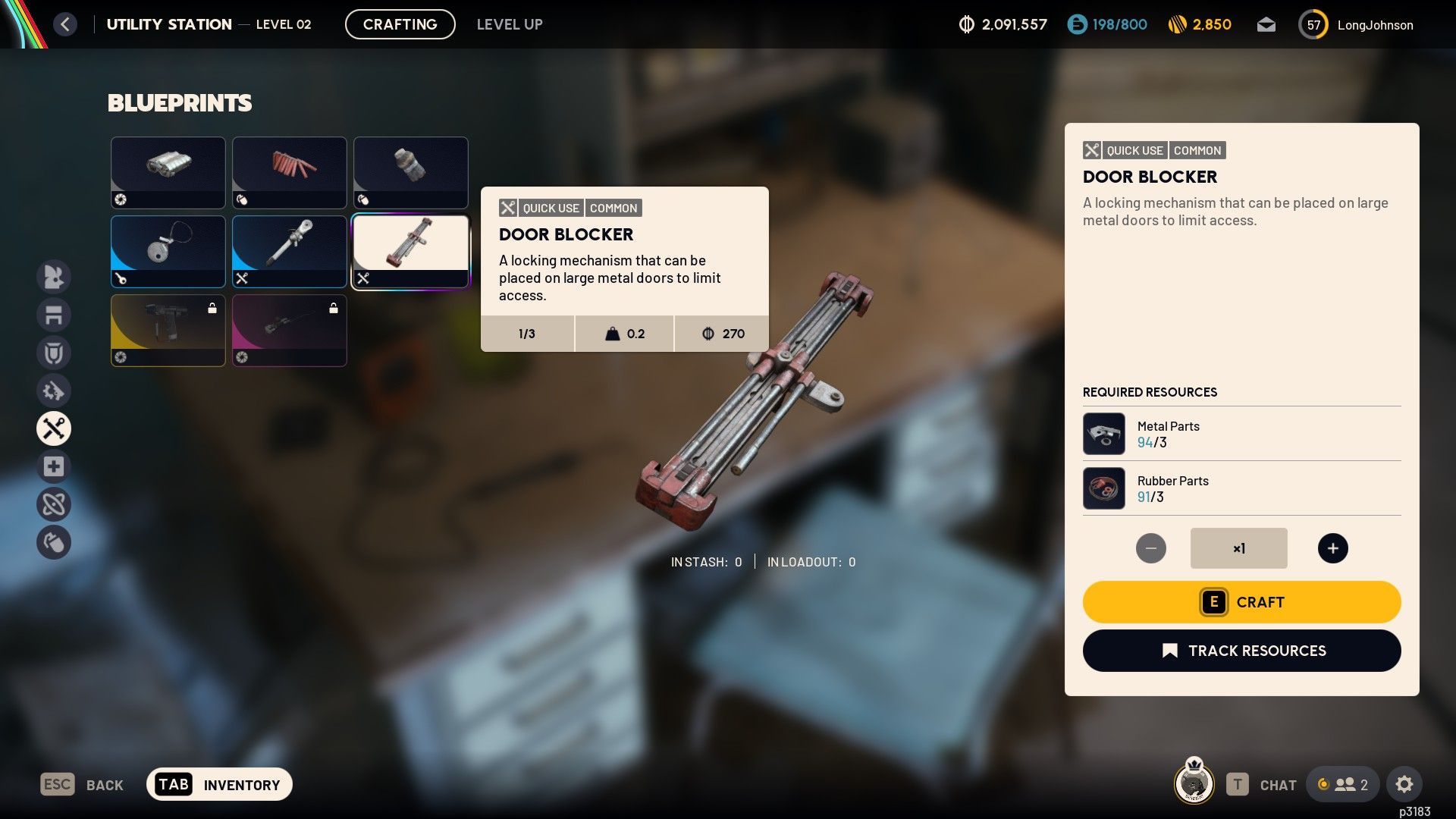Open the Crafting tab

coord(400,24)
